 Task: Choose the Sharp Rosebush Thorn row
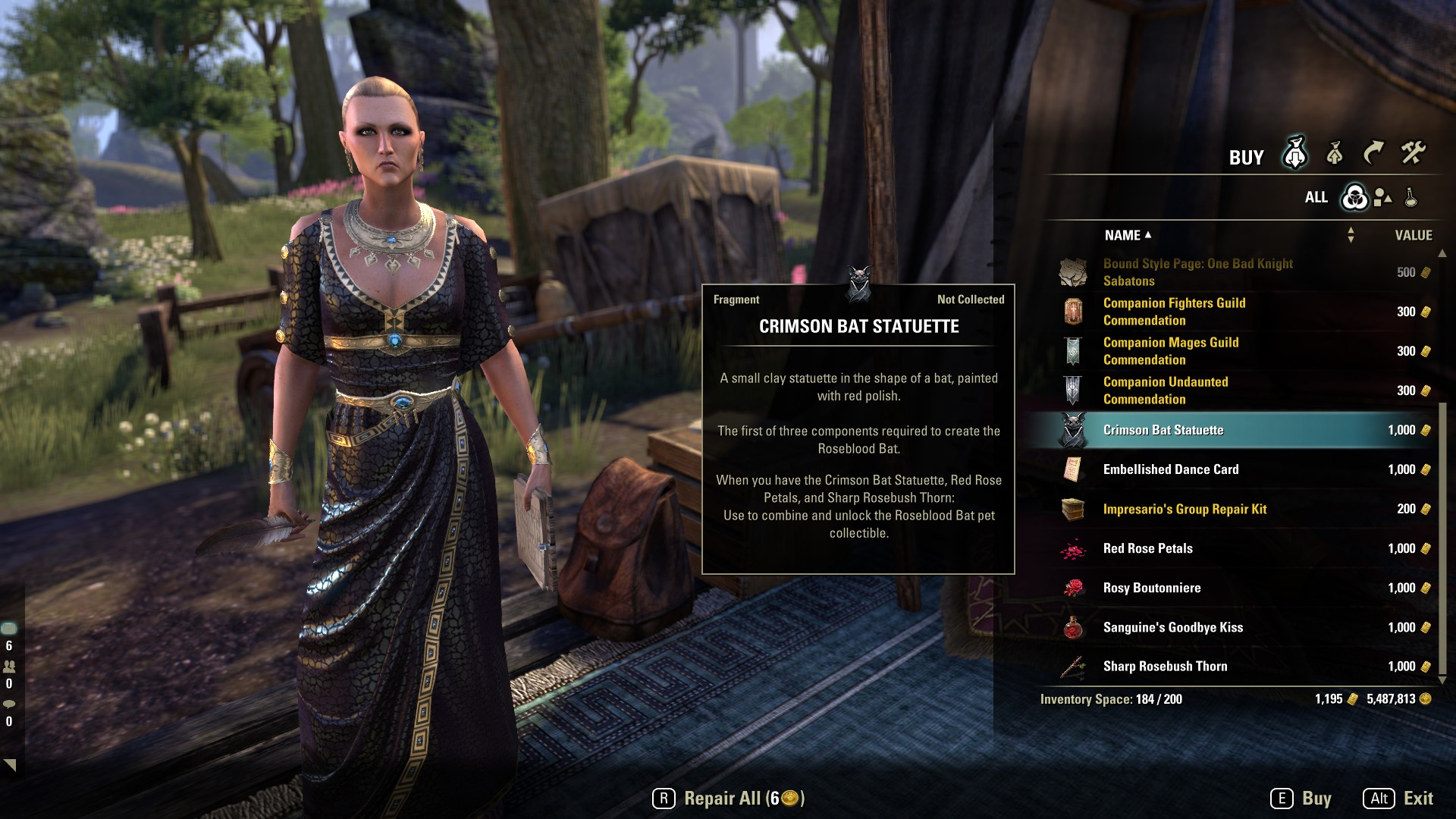(x=1165, y=667)
